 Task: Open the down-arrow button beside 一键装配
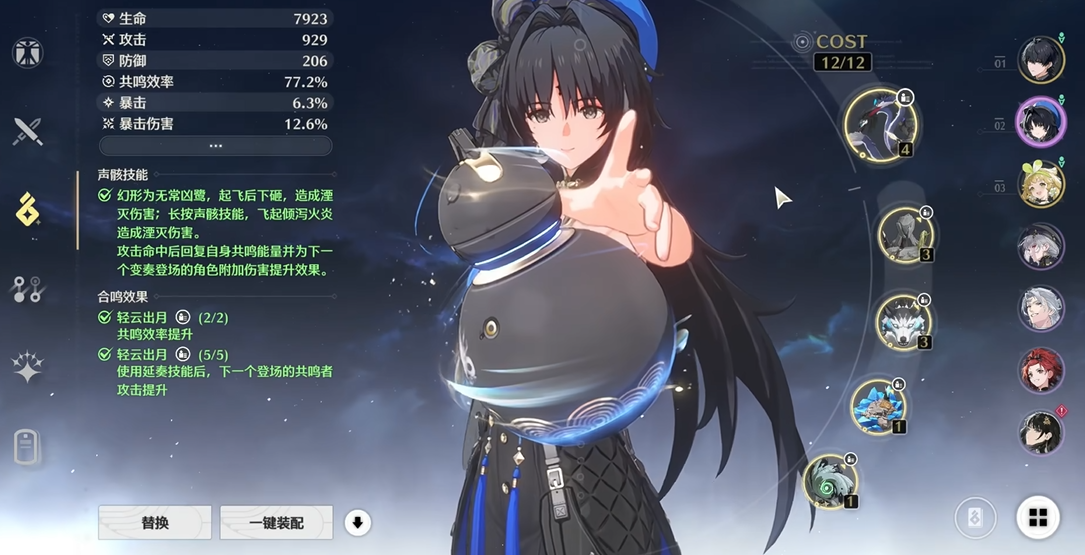click(357, 522)
